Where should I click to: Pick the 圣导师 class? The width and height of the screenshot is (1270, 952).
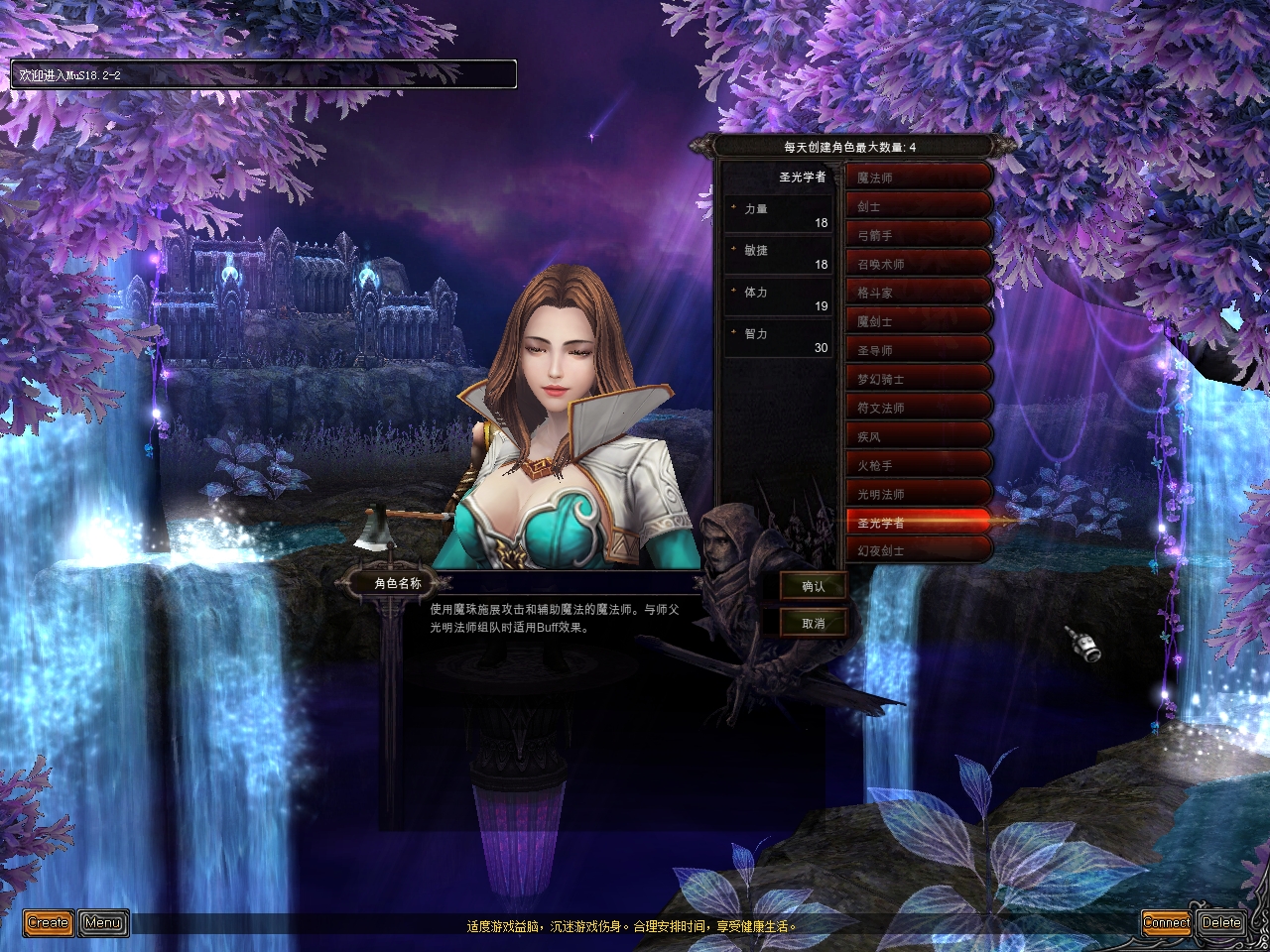(919, 350)
